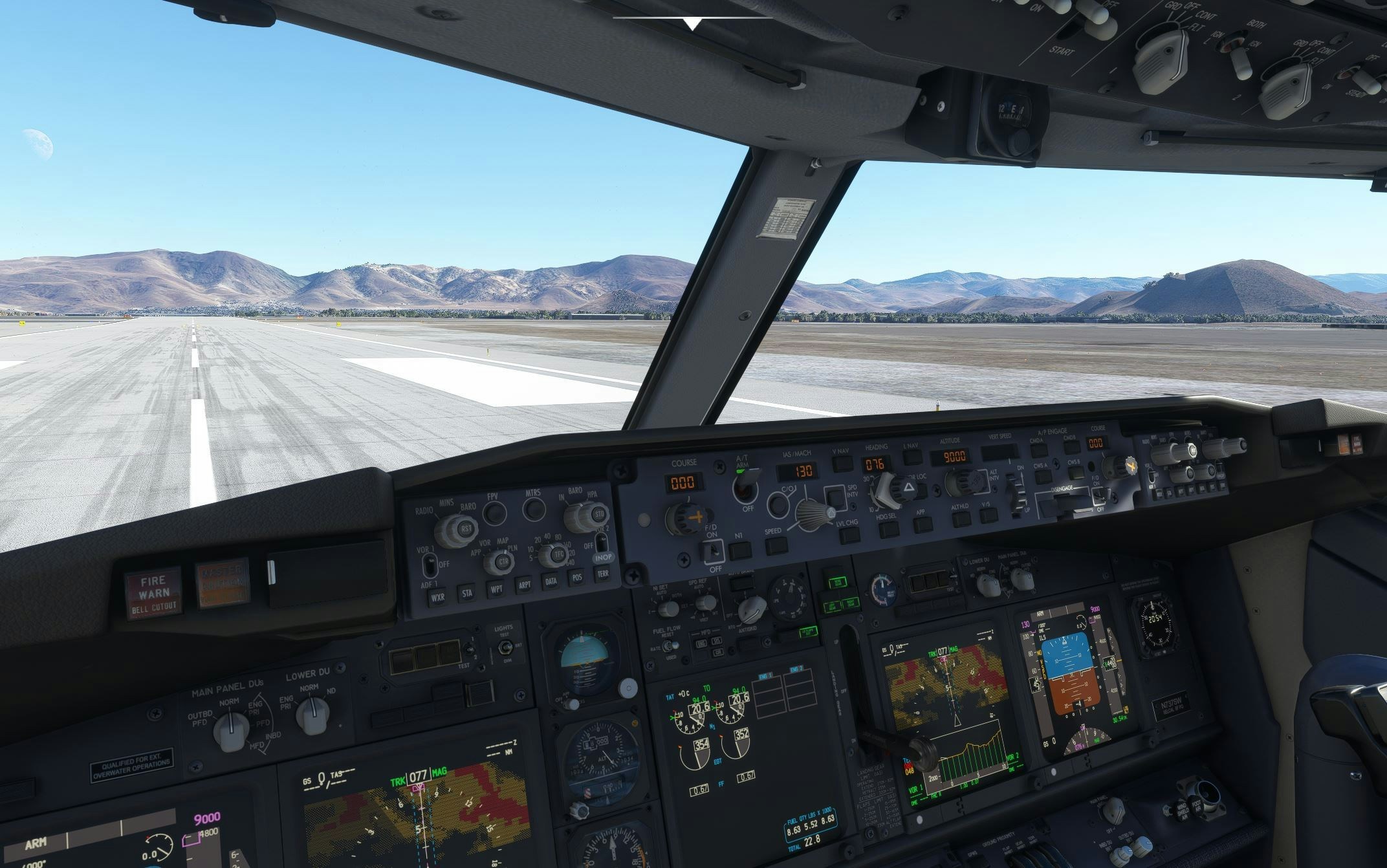Engage the LVL CHG button

(849, 534)
